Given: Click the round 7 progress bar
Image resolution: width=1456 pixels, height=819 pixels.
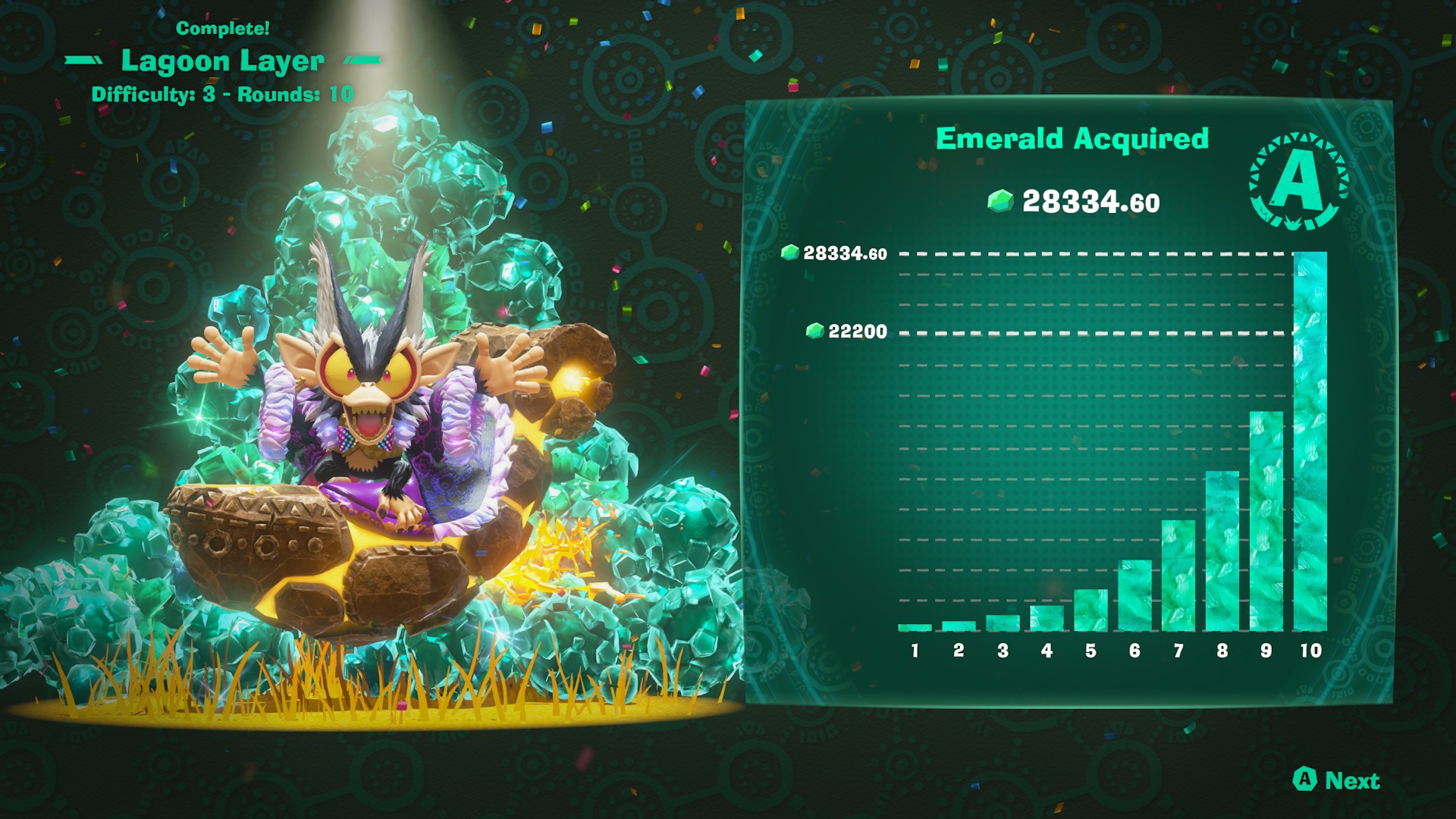Looking at the screenshot, I should pos(1178,576).
